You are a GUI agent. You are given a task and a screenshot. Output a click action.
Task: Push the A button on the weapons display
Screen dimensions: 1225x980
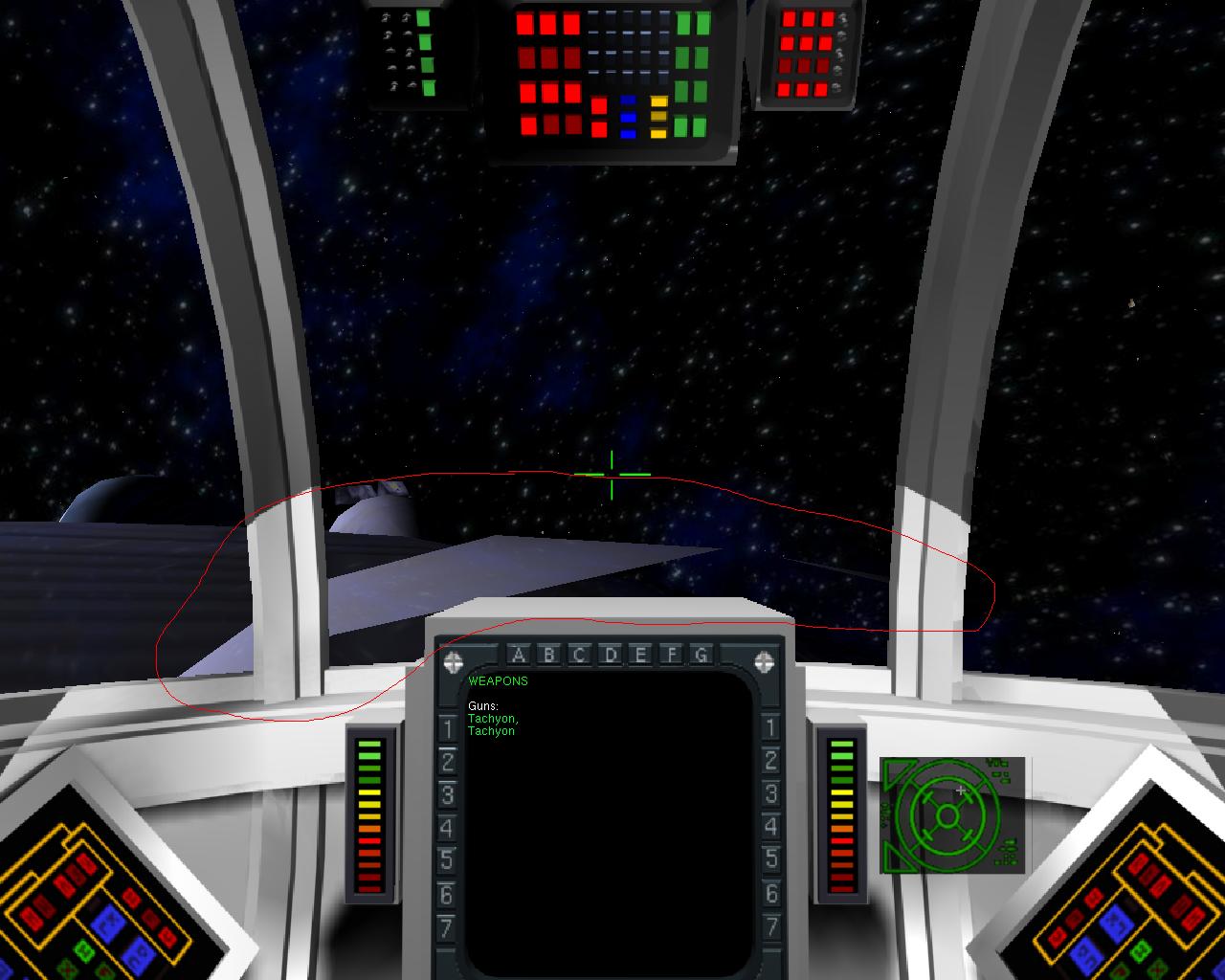point(518,656)
